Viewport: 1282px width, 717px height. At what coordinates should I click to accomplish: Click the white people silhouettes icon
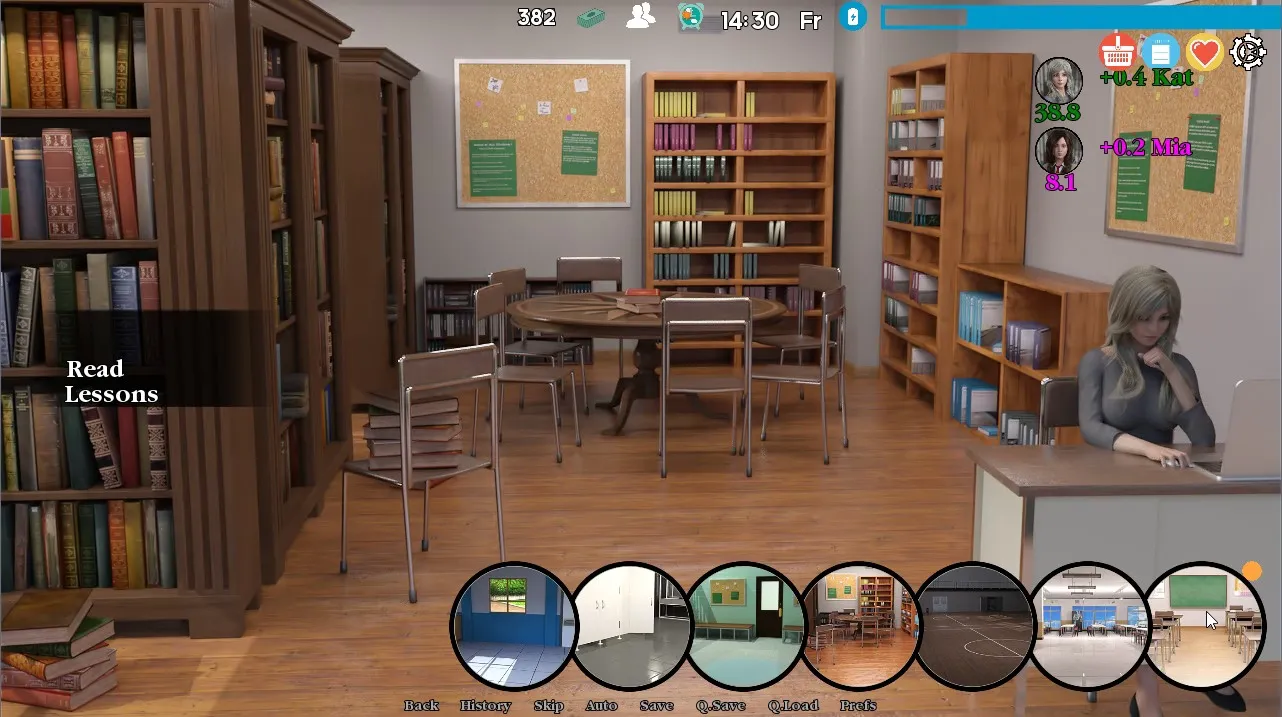(640, 16)
